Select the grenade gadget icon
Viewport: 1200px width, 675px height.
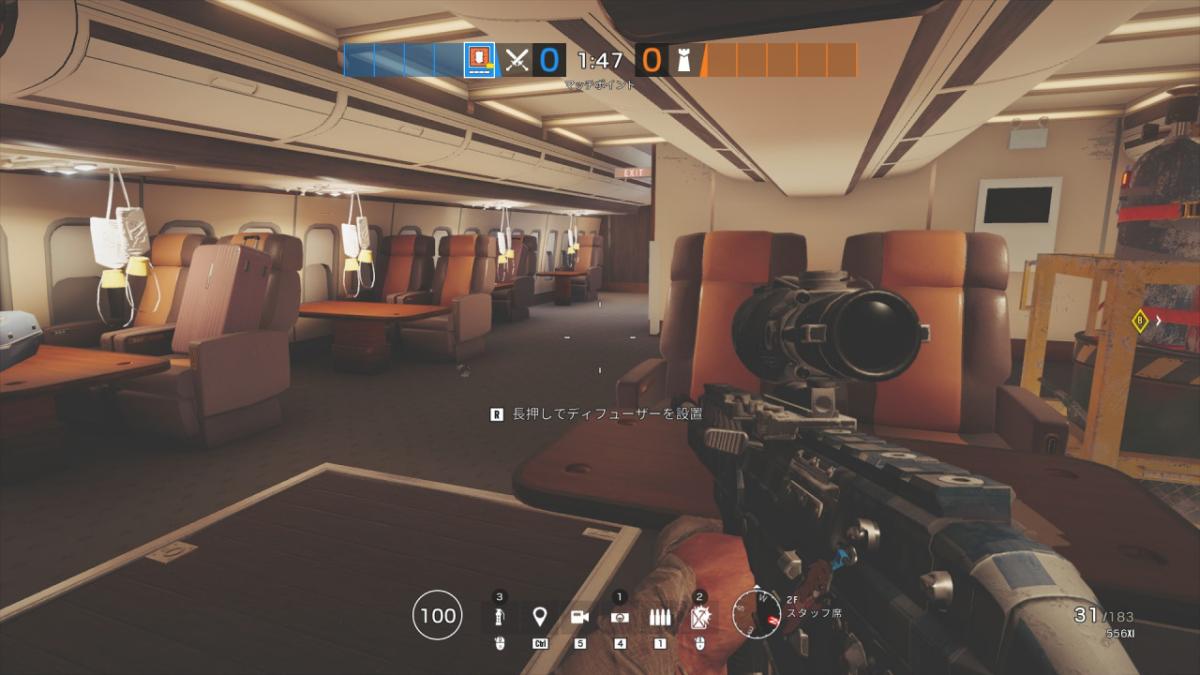[x=499, y=618]
